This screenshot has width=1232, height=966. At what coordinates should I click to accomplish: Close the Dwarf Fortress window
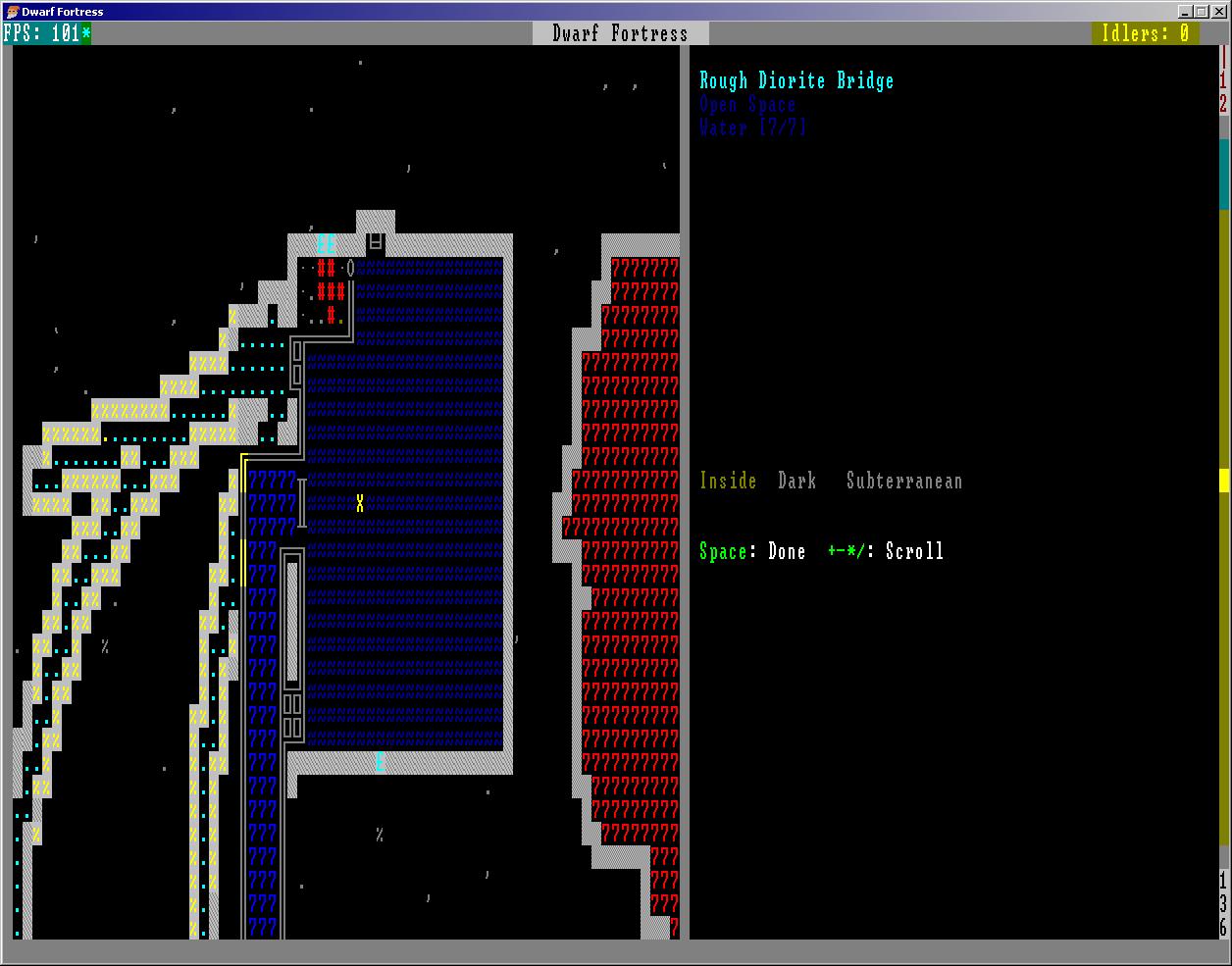1219,12
